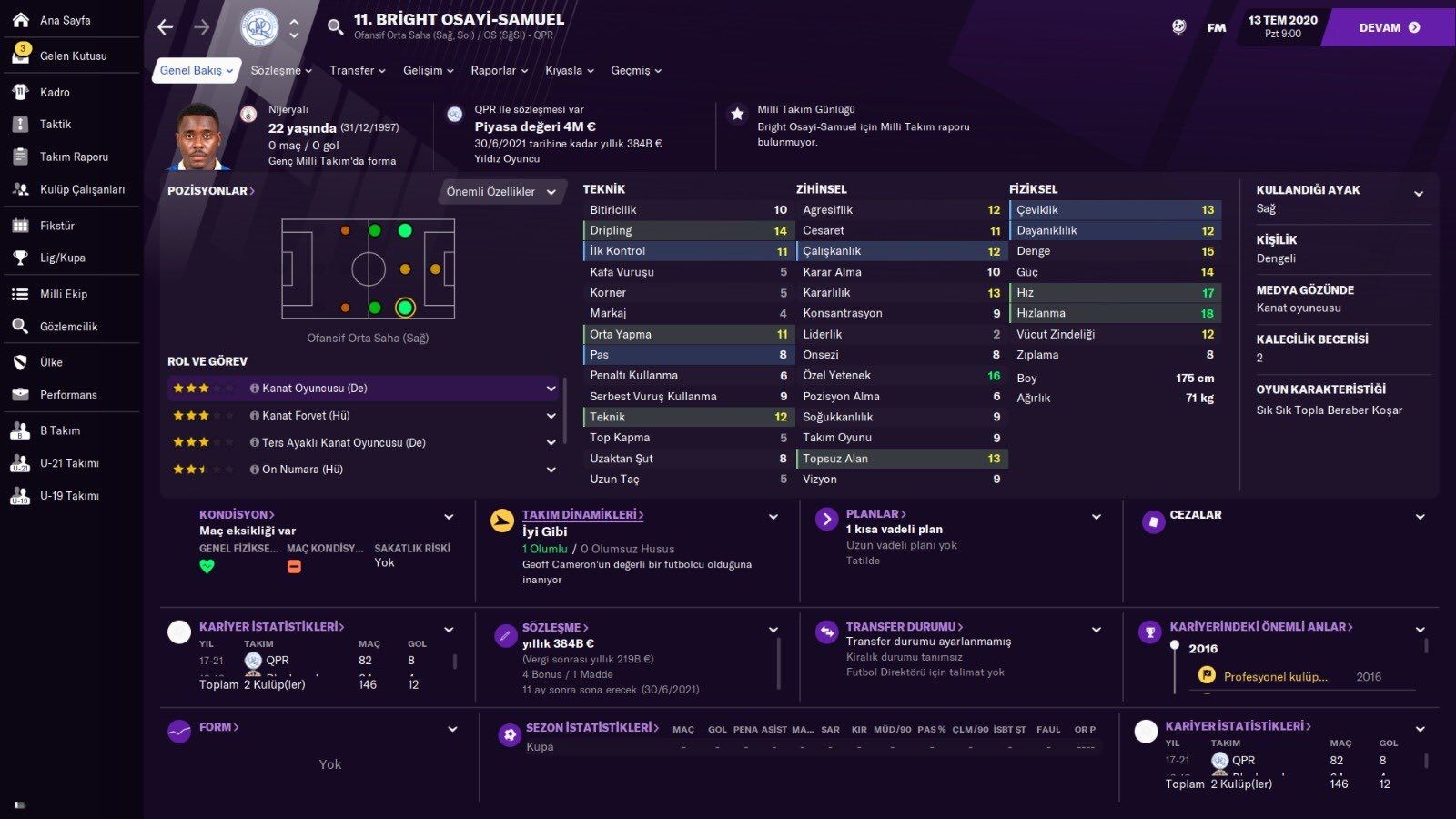This screenshot has height=819, width=1456.
Task: Expand the Kanat Oyuncusu (De) role dropdown
Action: (x=551, y=388)
